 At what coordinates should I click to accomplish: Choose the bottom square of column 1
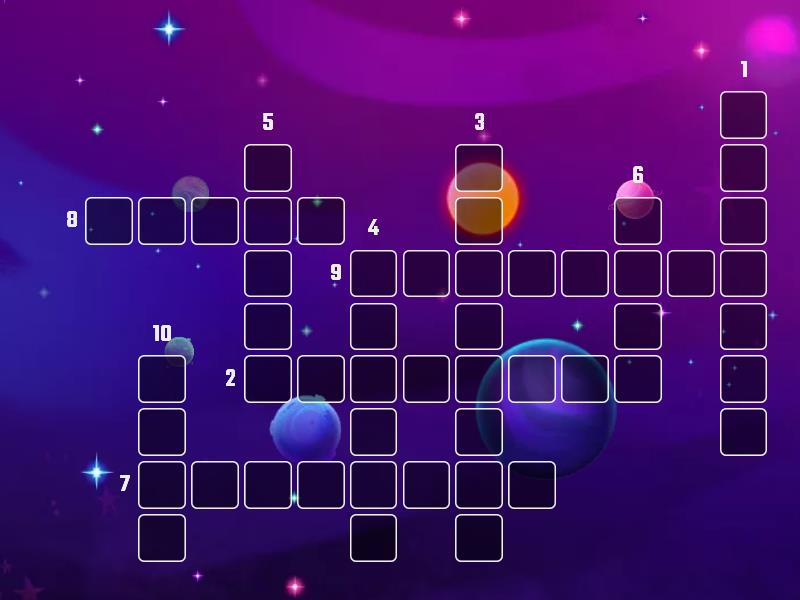click(743, 432)
